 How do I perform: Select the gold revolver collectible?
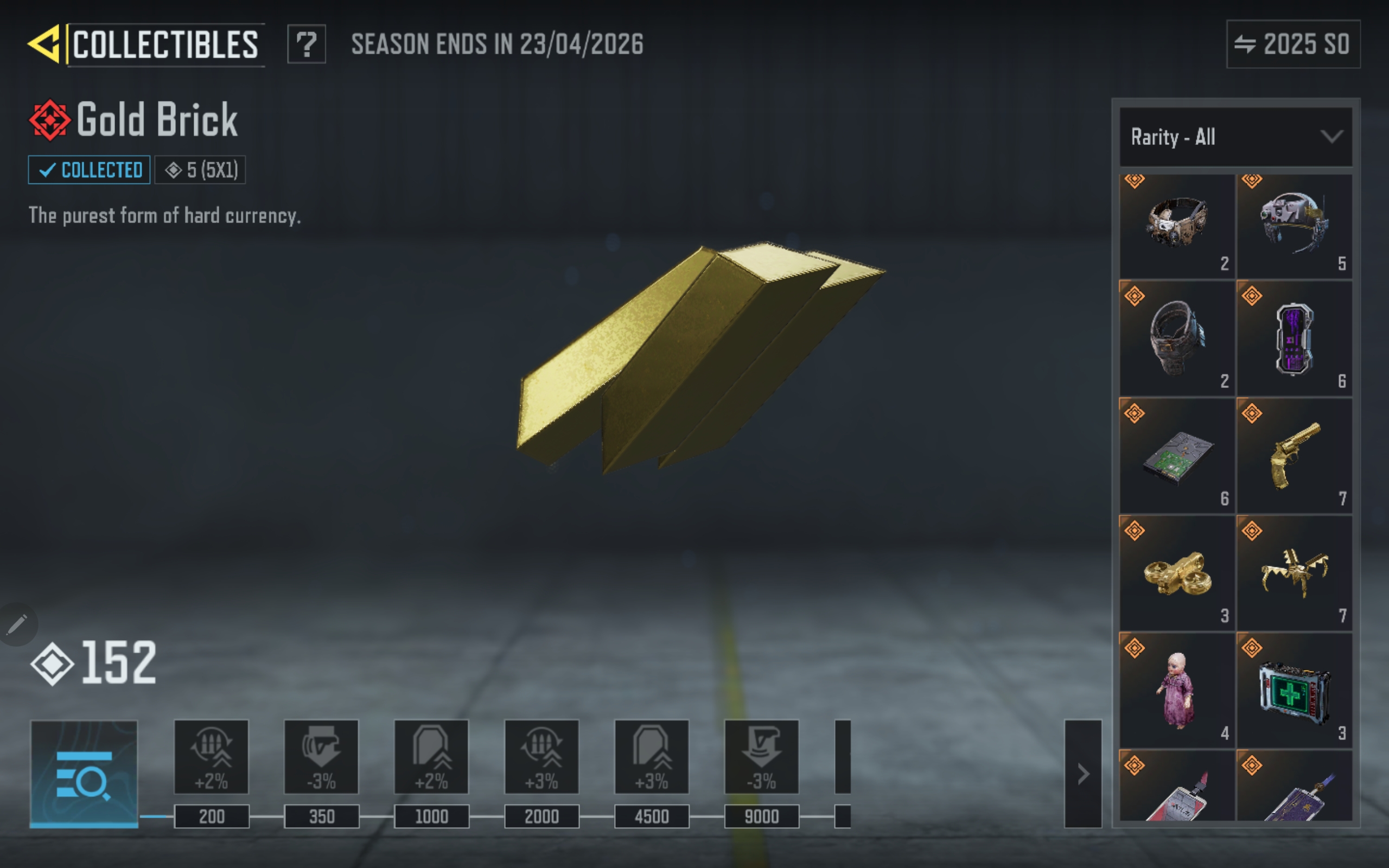(x=1294, y=456)
